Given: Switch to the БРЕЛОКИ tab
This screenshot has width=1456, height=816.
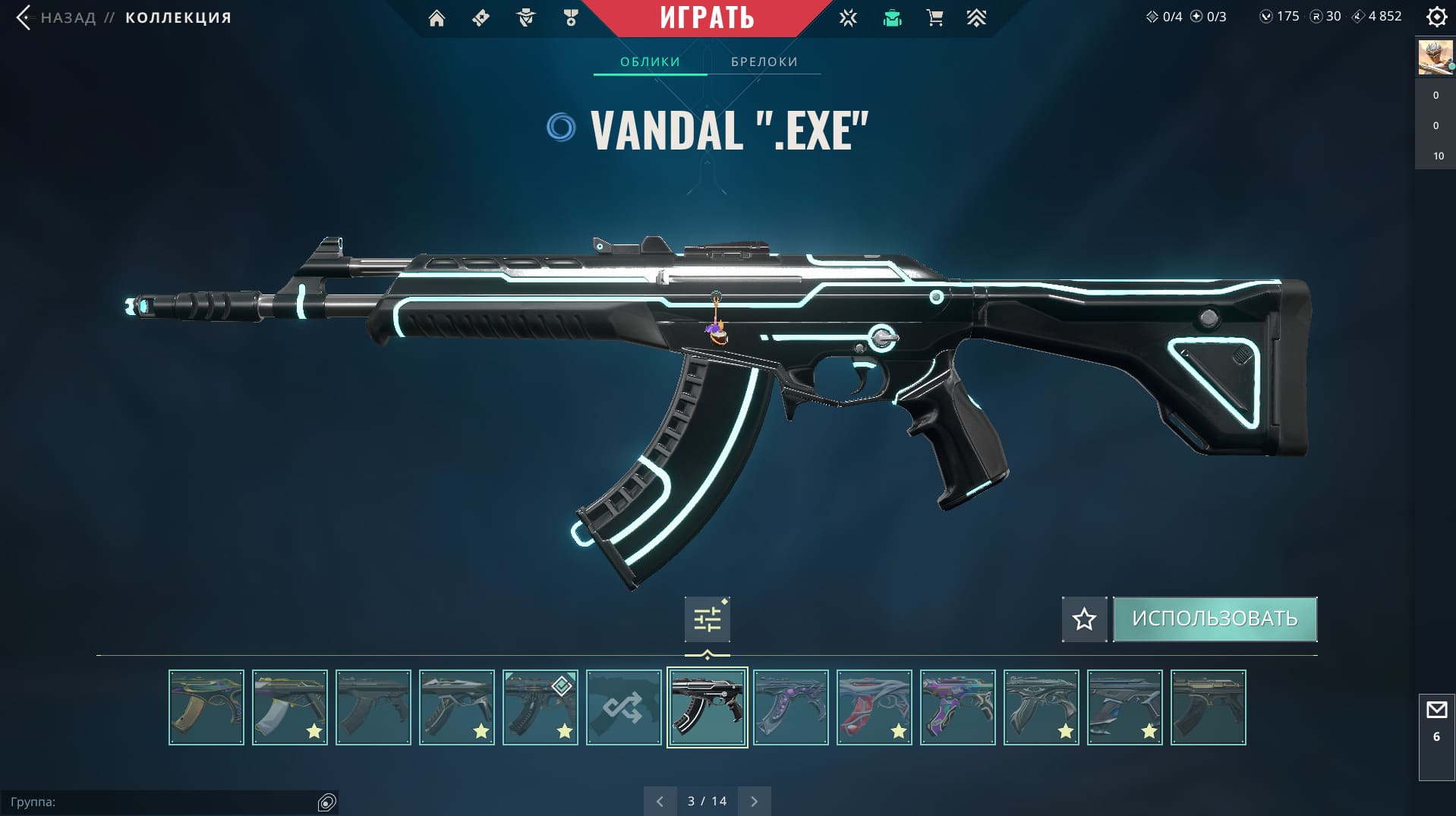Looking at the screenshot, I should tap(764, 61).
